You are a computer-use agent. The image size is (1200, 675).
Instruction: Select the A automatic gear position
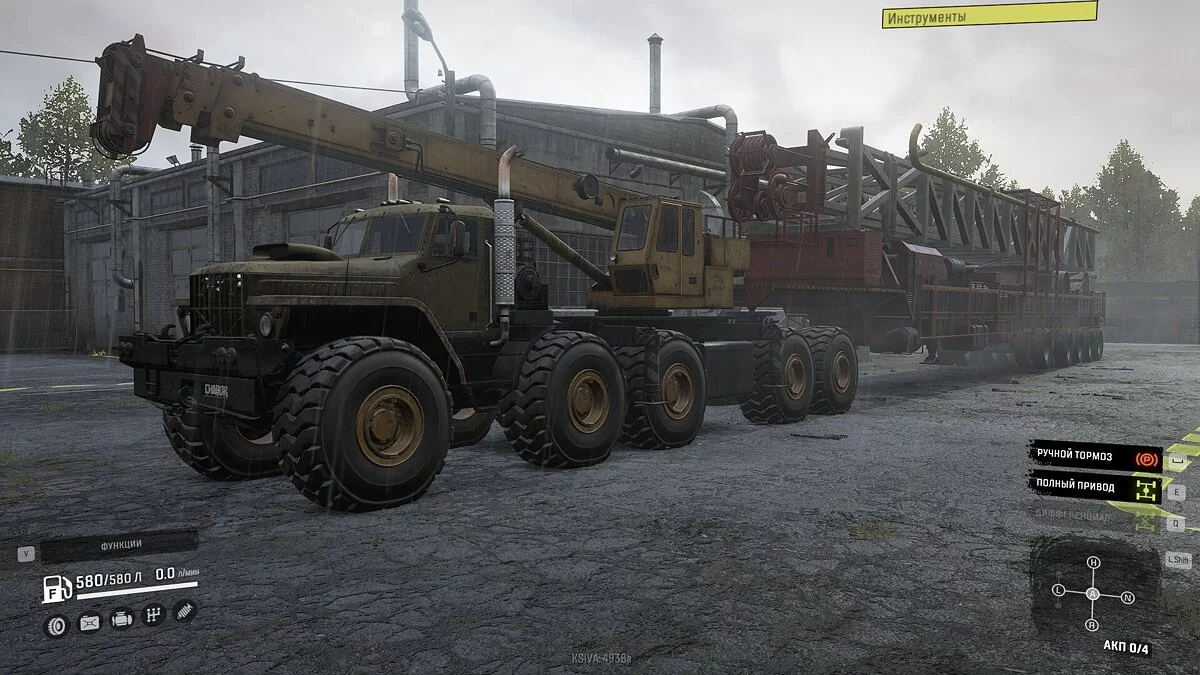[1093, 594]
